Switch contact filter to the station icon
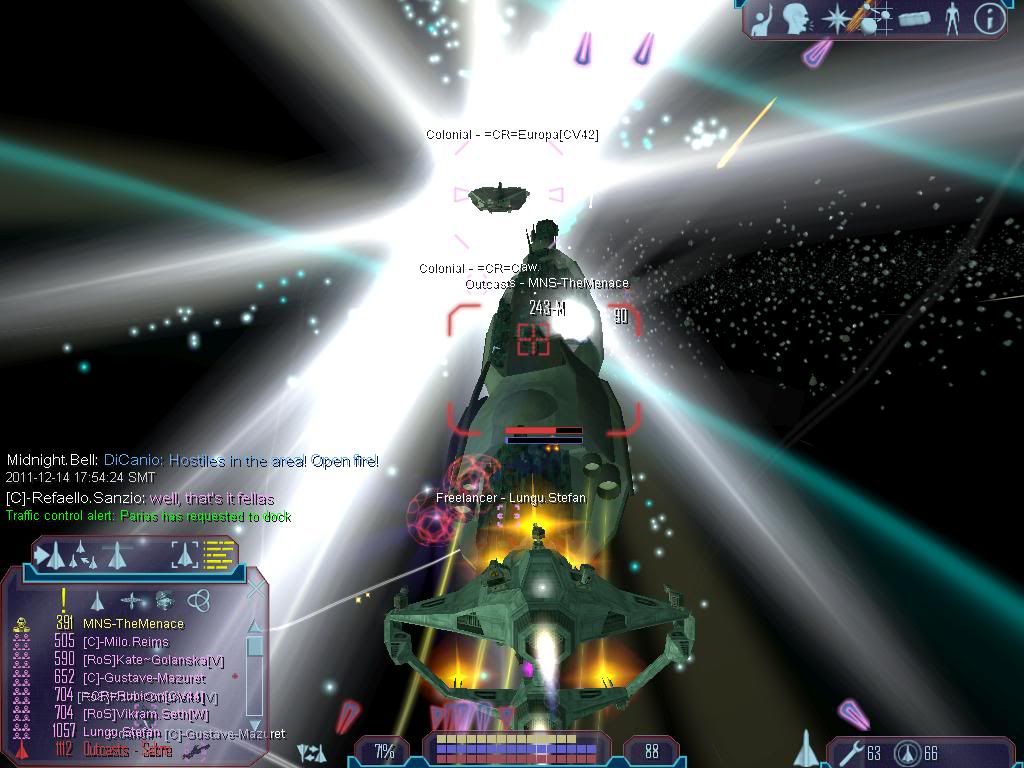This screenshot has height=768, width=1024. (165, 600)
